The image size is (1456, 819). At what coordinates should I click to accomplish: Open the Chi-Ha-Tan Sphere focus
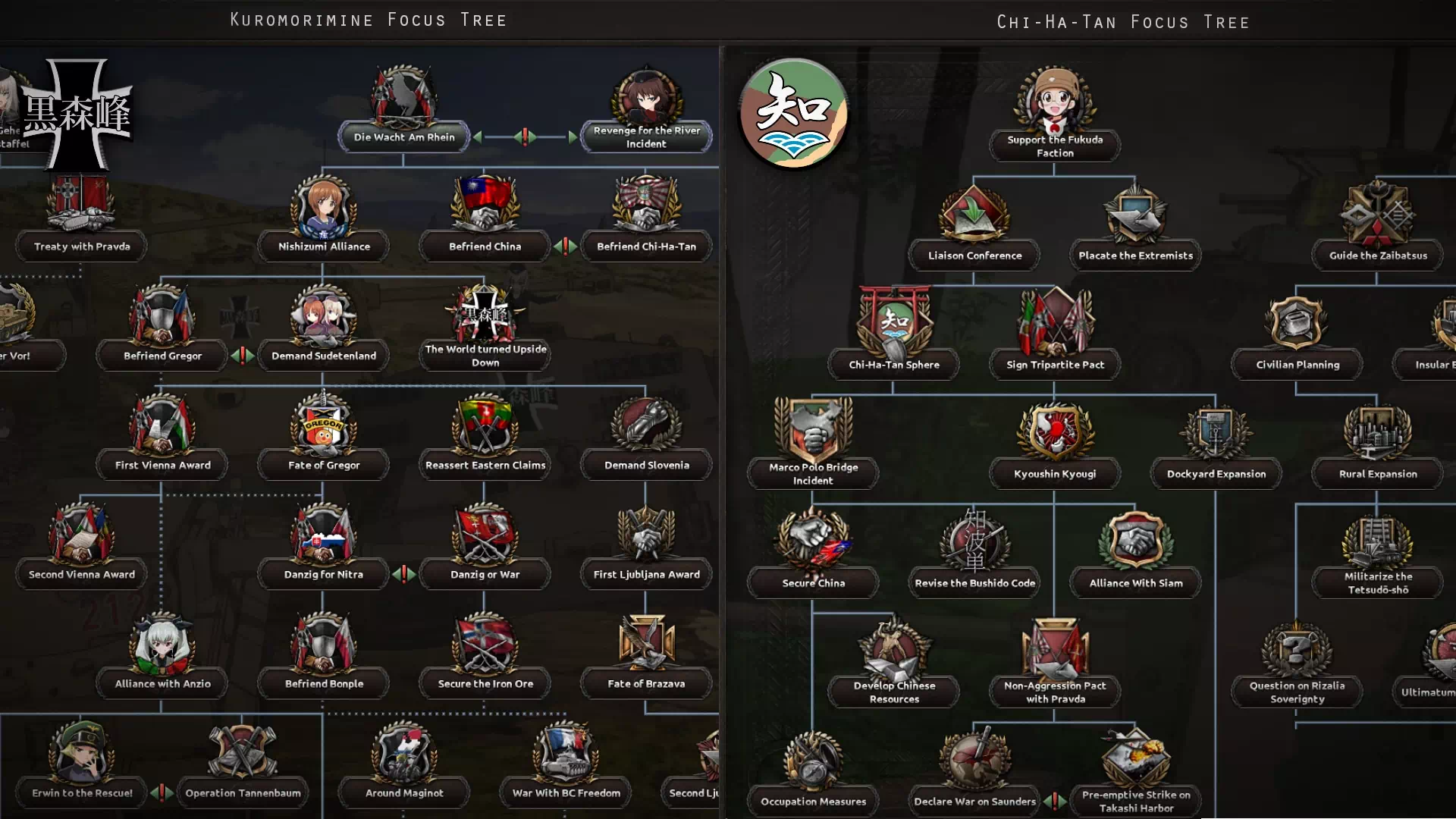[894, 365]
